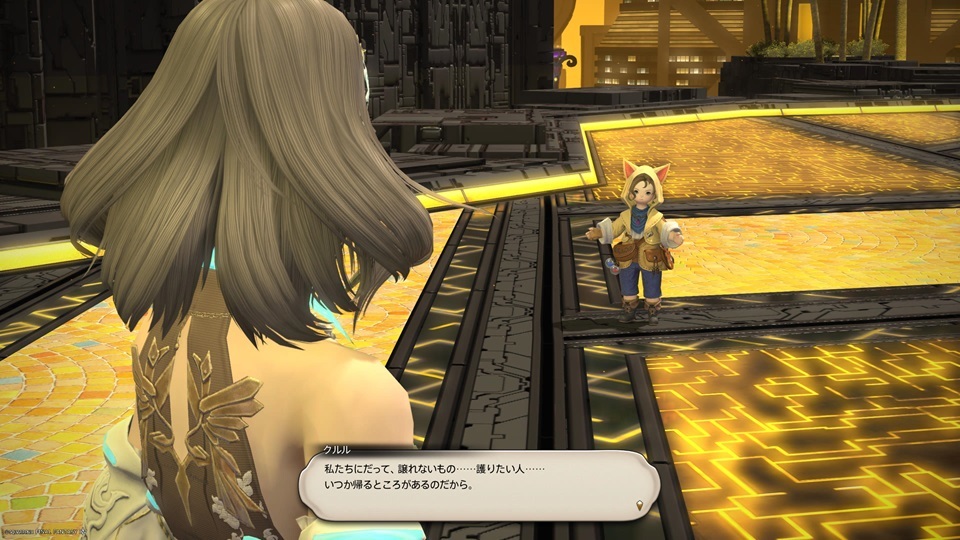Click the orange dialogue continue marker

[641, 506]
